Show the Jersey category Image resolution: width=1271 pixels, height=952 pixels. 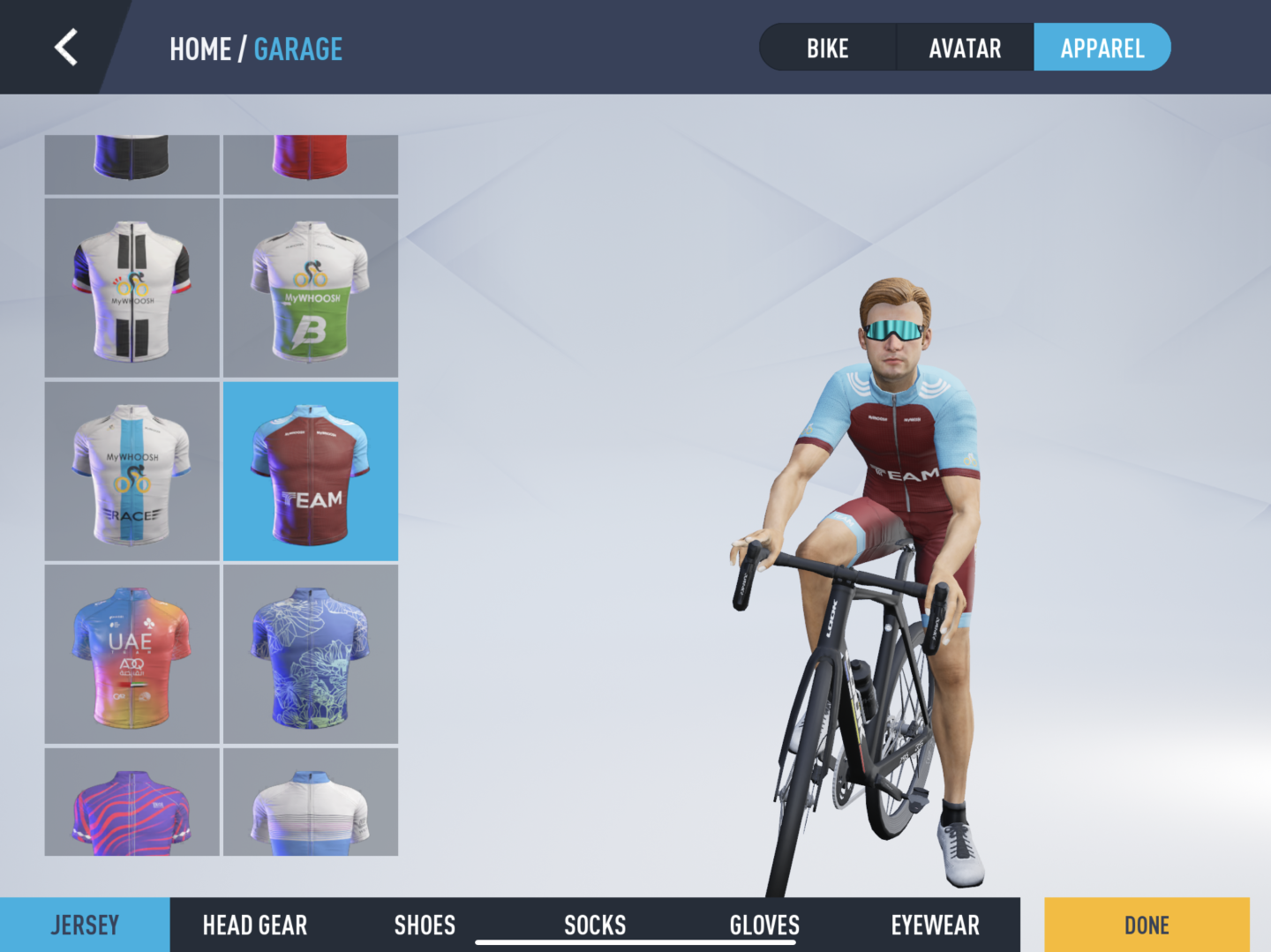click(85, 925)
